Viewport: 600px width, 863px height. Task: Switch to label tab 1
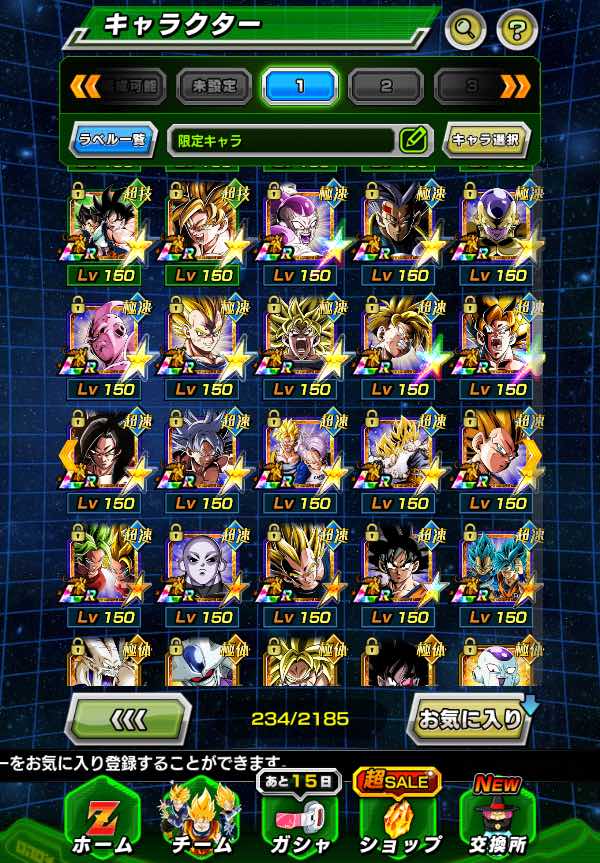[x=300, y=86]
